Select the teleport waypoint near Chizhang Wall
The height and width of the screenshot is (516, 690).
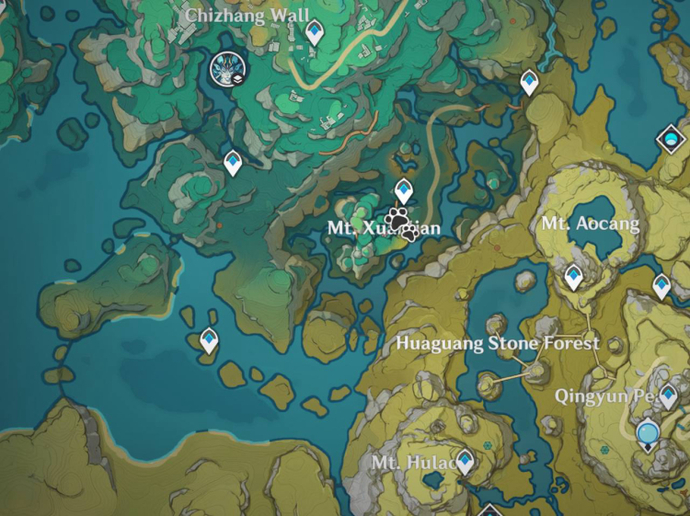(x=314, y=34)
